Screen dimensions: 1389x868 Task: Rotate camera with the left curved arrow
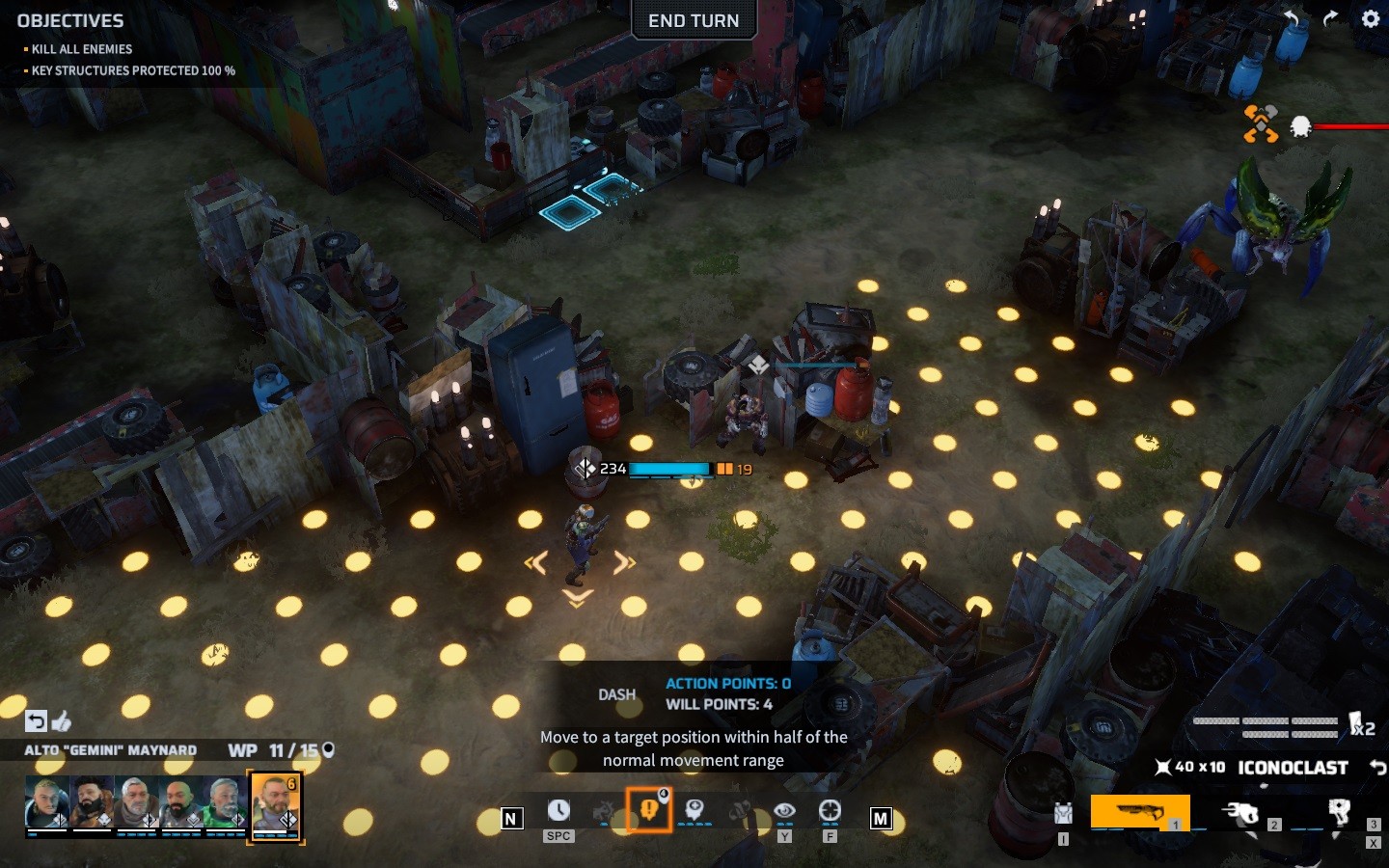(x=1292, y=18)
